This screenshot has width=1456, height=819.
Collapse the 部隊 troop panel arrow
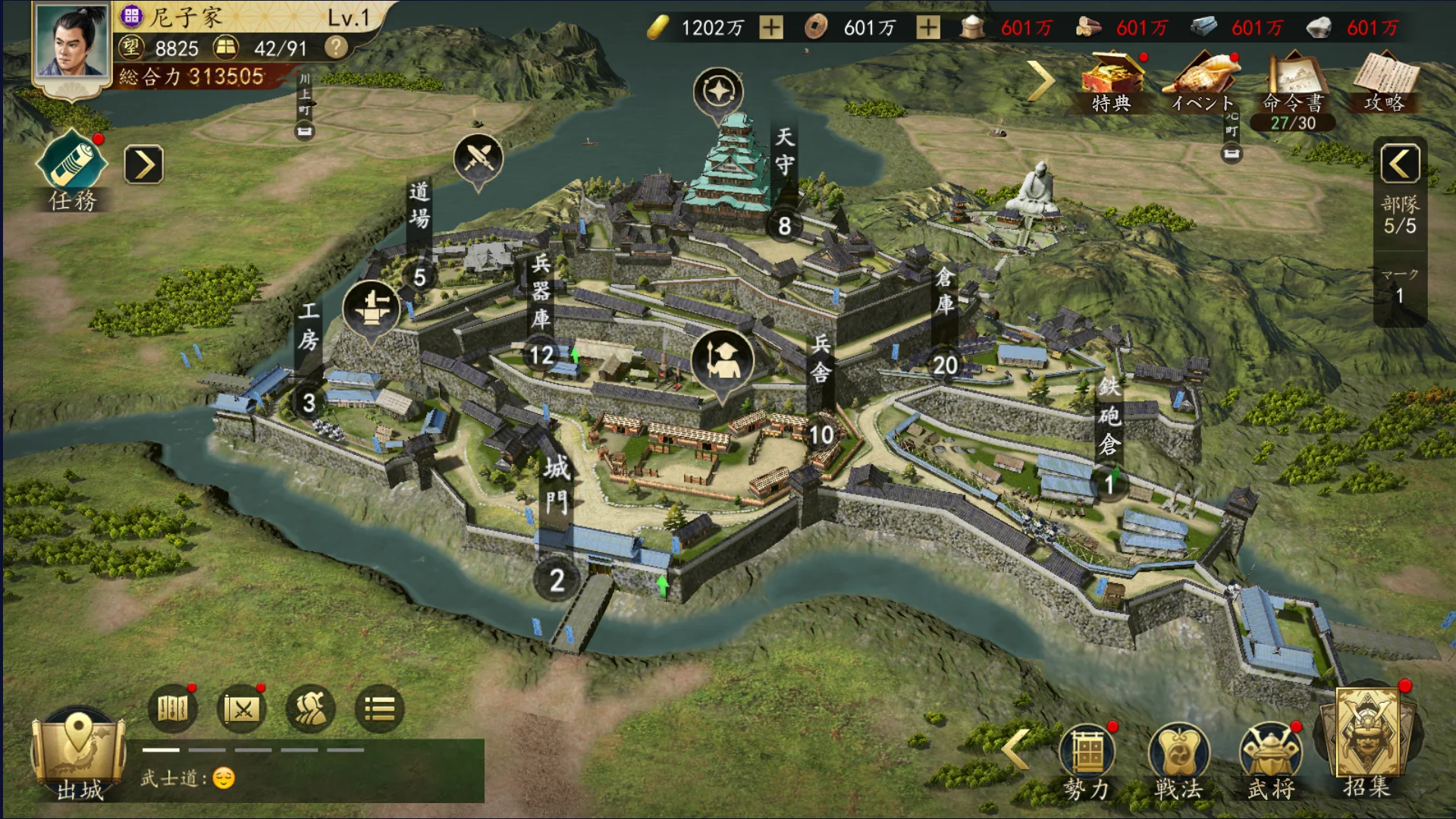tap(1400, 163)
